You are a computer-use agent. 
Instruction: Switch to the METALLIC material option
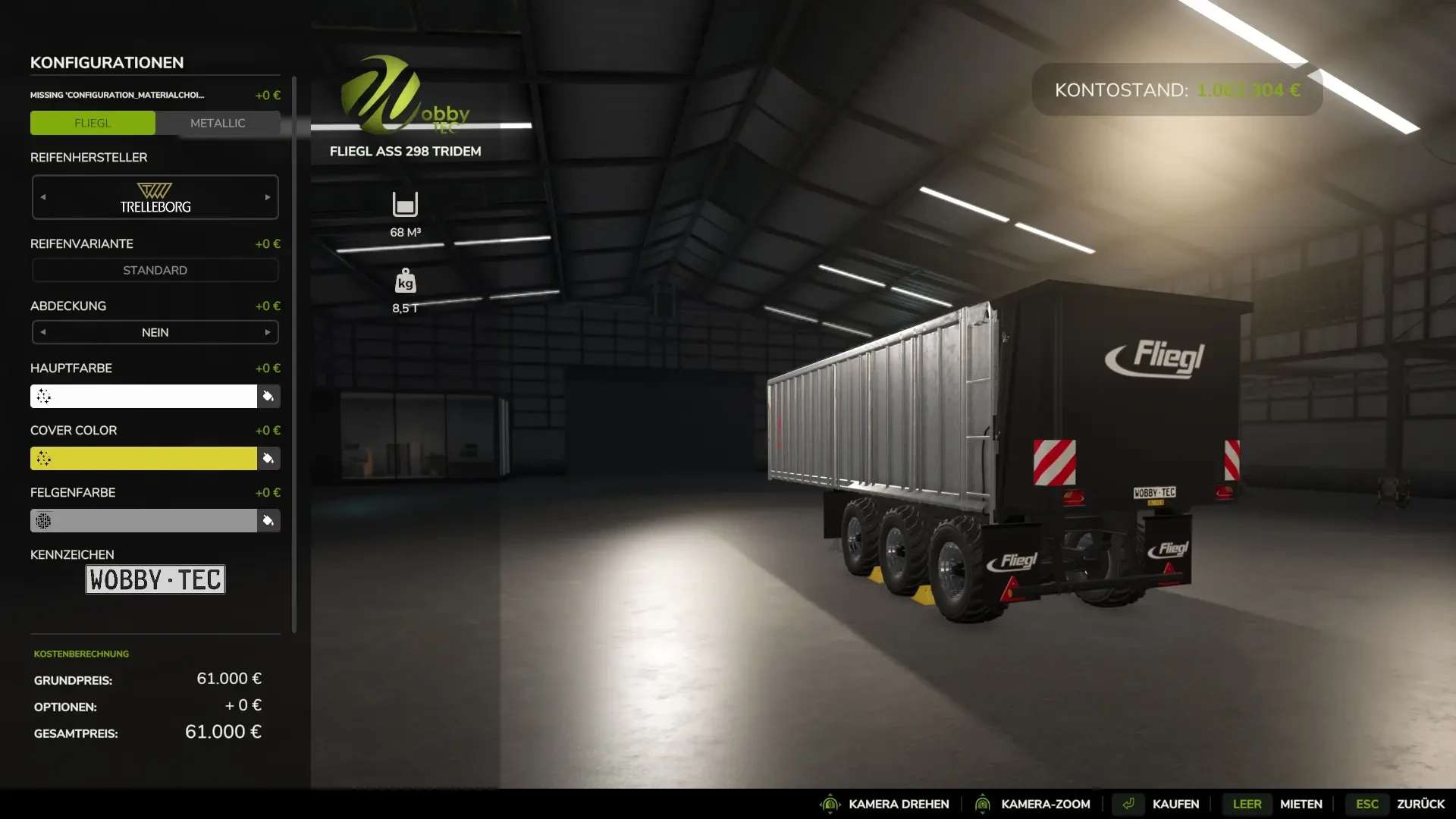coord(218,123)
